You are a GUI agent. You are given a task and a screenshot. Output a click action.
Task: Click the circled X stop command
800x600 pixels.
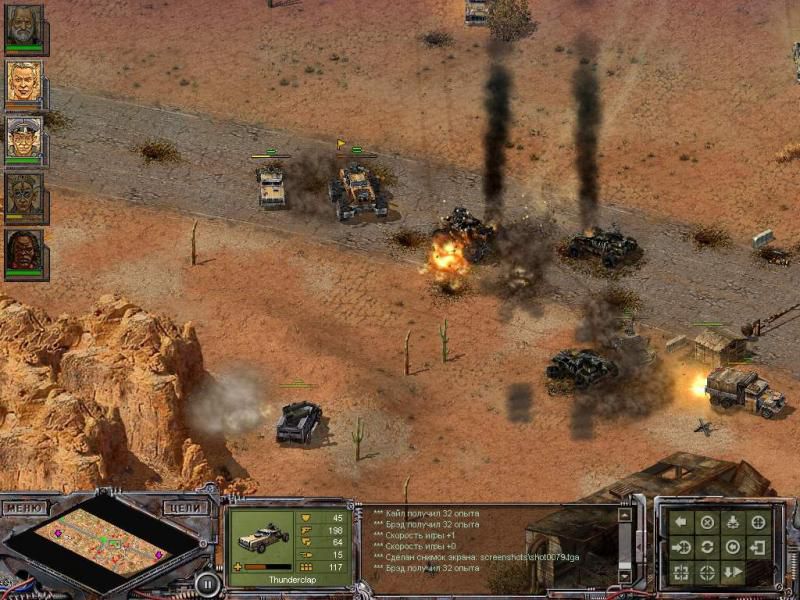[x=707, y=521]
